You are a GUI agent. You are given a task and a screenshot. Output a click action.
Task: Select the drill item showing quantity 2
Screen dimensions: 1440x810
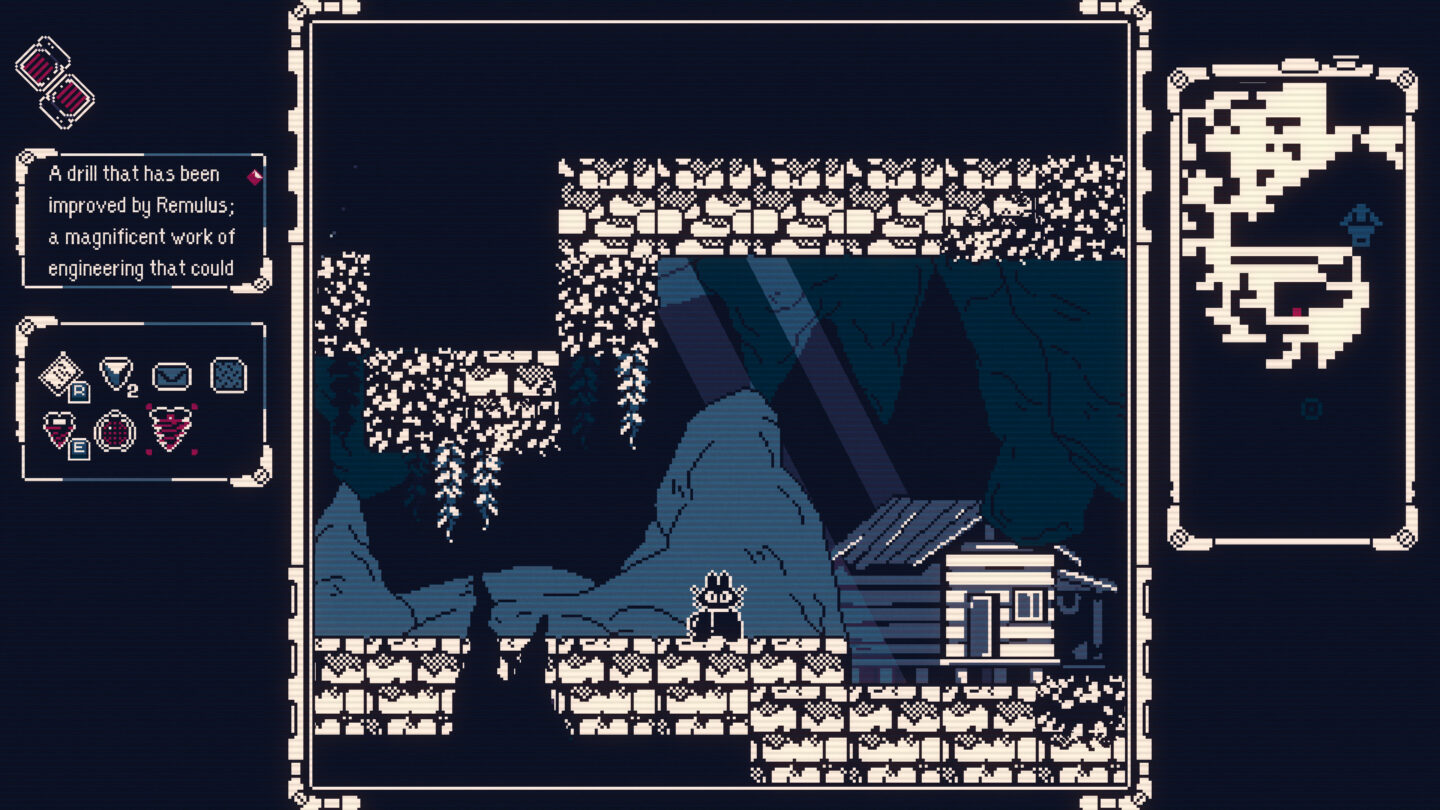[x=115, y=373]
